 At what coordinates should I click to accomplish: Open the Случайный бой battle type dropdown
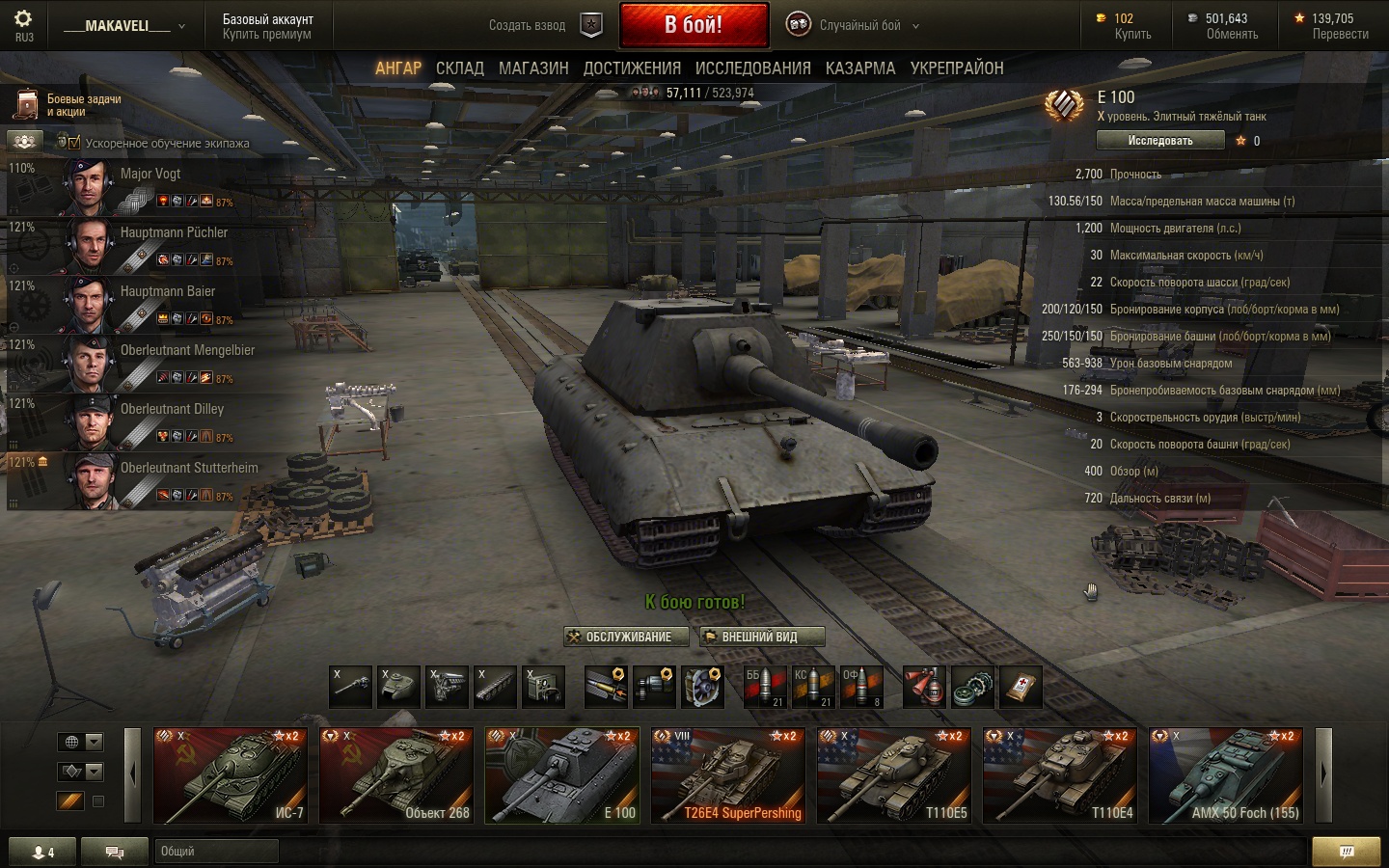point(854,26)
